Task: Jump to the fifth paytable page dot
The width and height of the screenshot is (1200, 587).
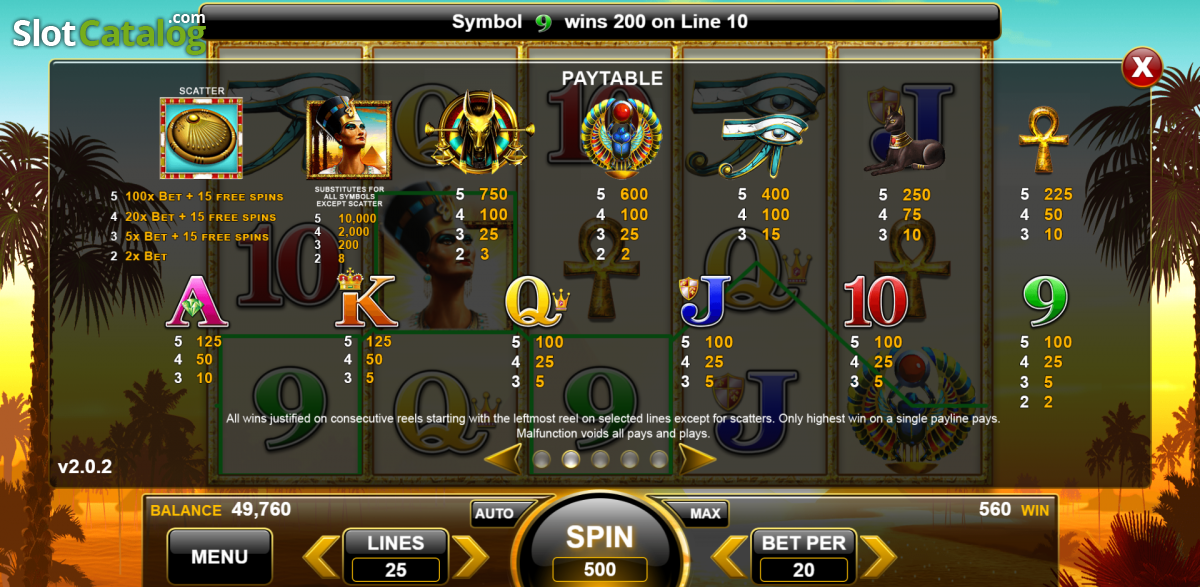Action: click(658, 459)
